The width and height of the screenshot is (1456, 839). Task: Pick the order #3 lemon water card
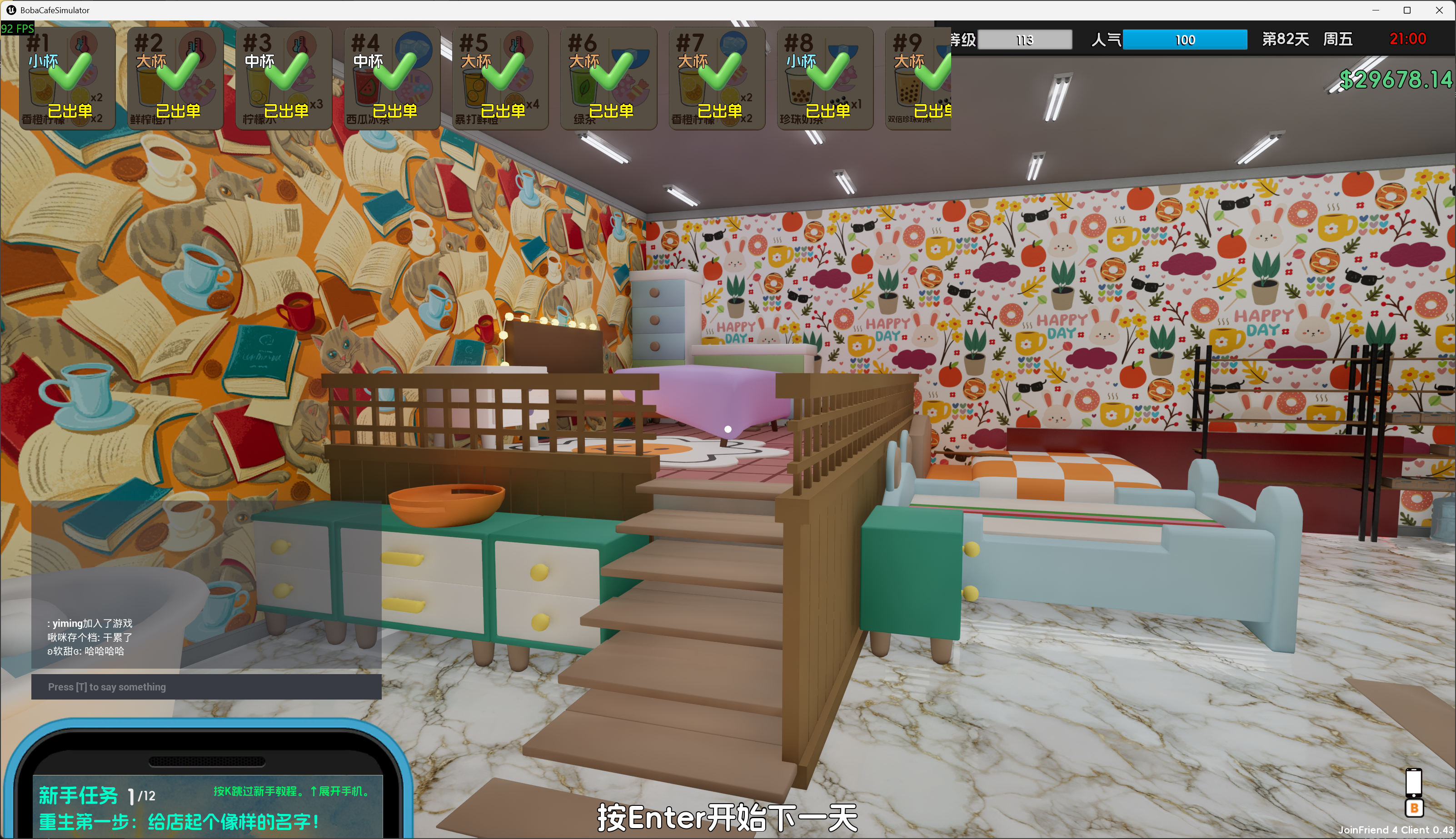[284, 78]
